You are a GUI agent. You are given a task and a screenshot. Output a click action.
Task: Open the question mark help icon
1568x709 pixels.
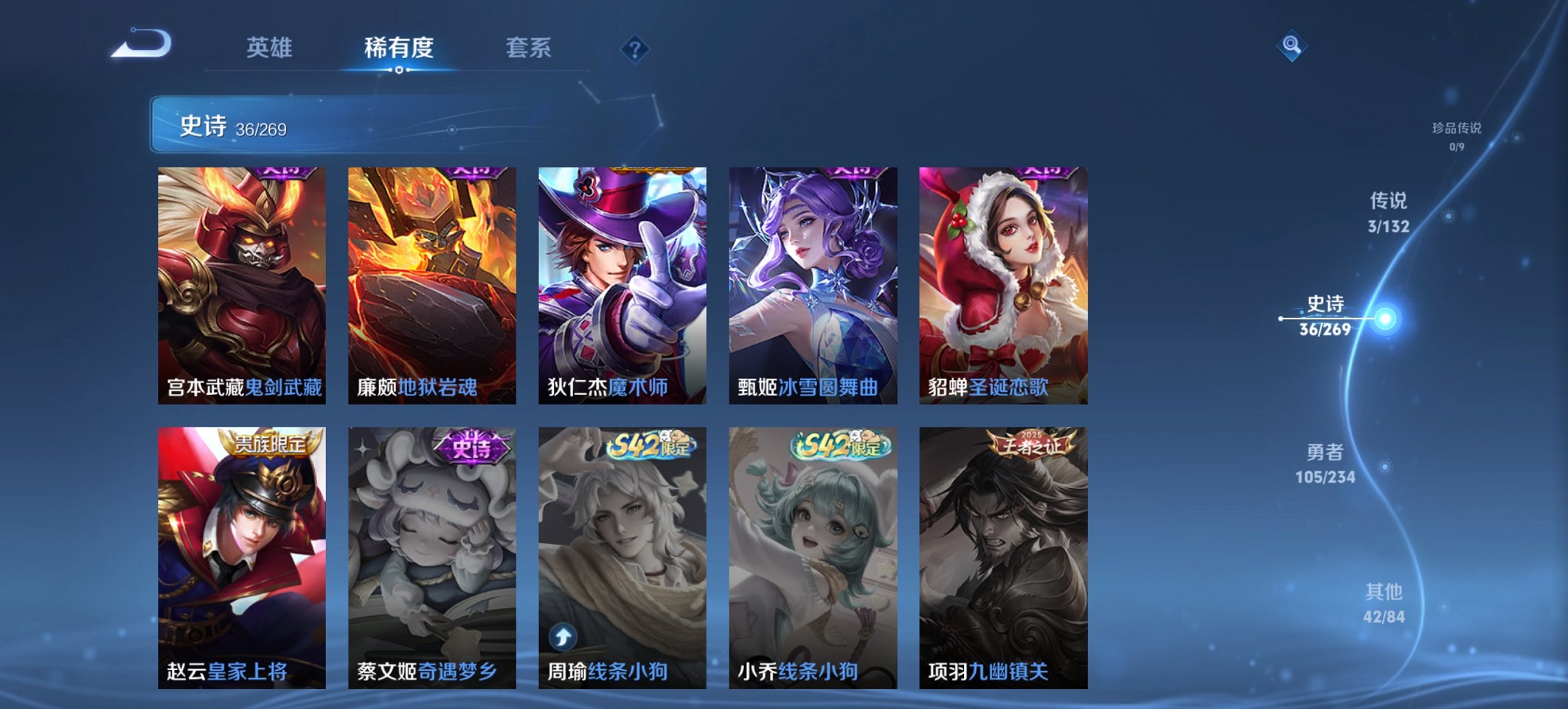click(635, 48)
